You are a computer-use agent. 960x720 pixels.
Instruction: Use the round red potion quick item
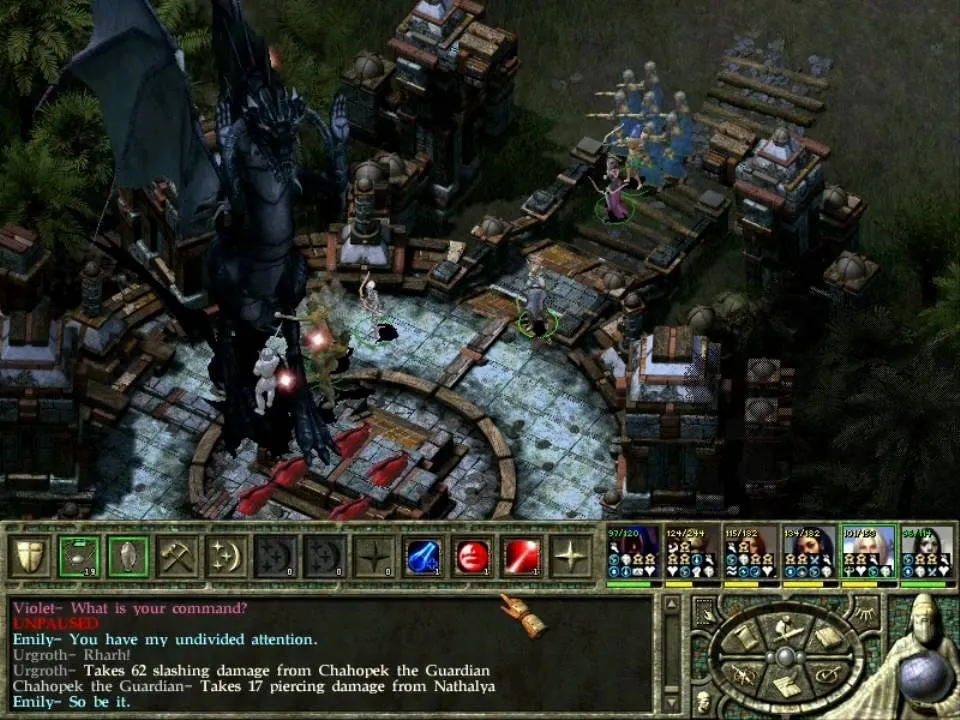tap(473, 556)
